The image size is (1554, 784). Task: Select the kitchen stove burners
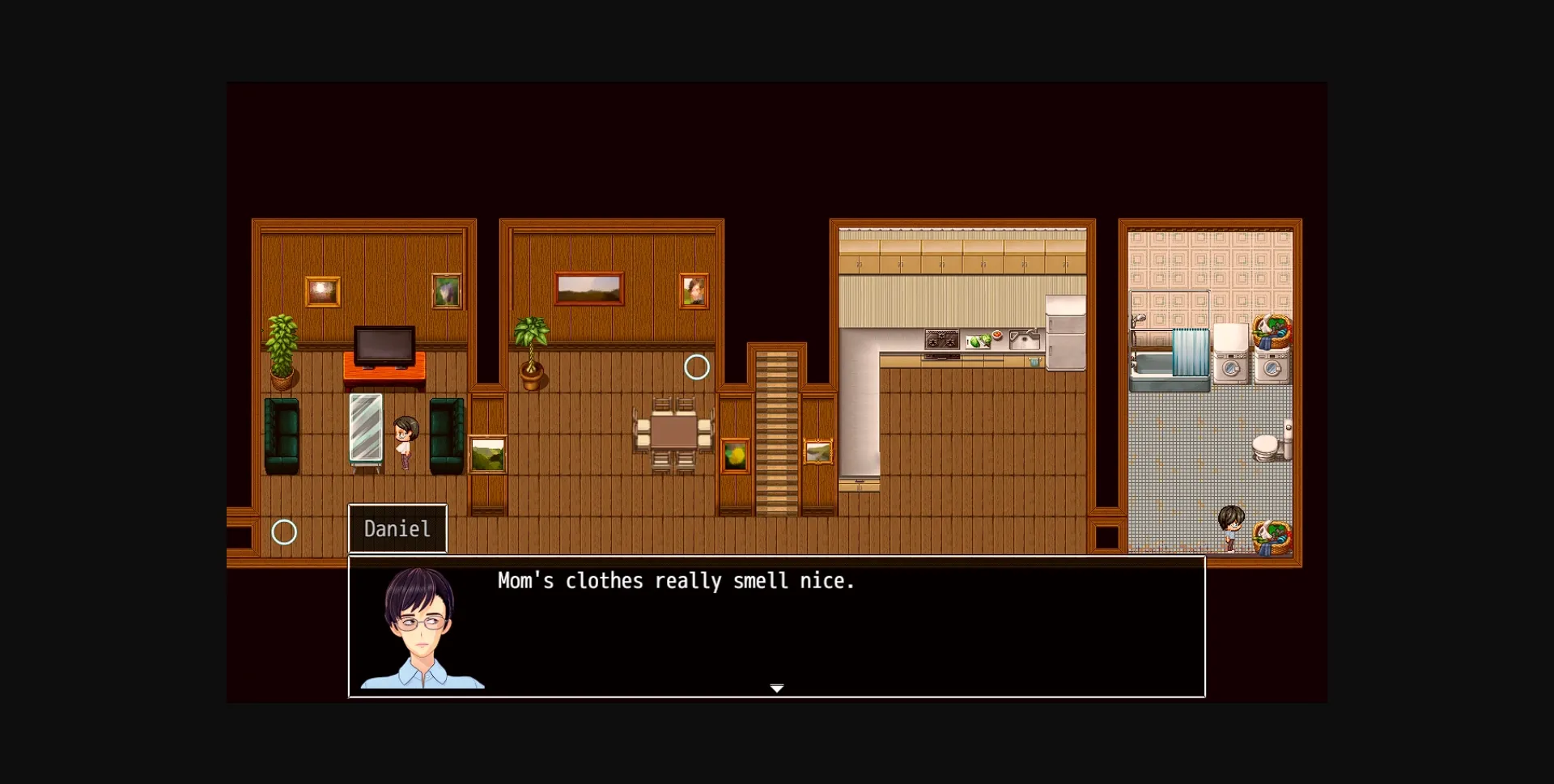[x=940, y=340]
